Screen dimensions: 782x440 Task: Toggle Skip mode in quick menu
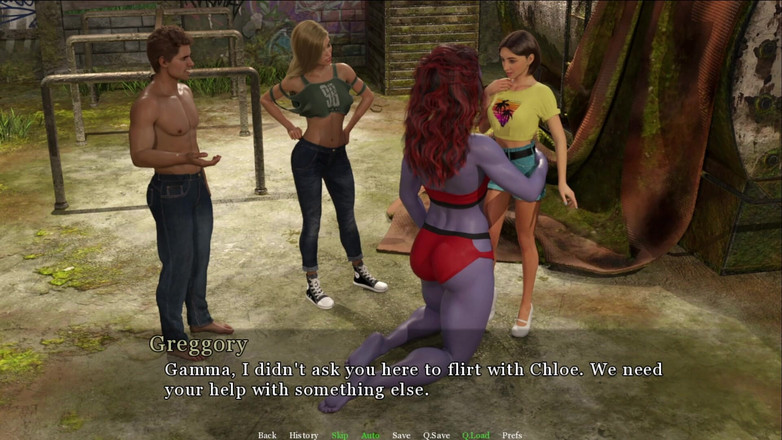tap(340, 435)
